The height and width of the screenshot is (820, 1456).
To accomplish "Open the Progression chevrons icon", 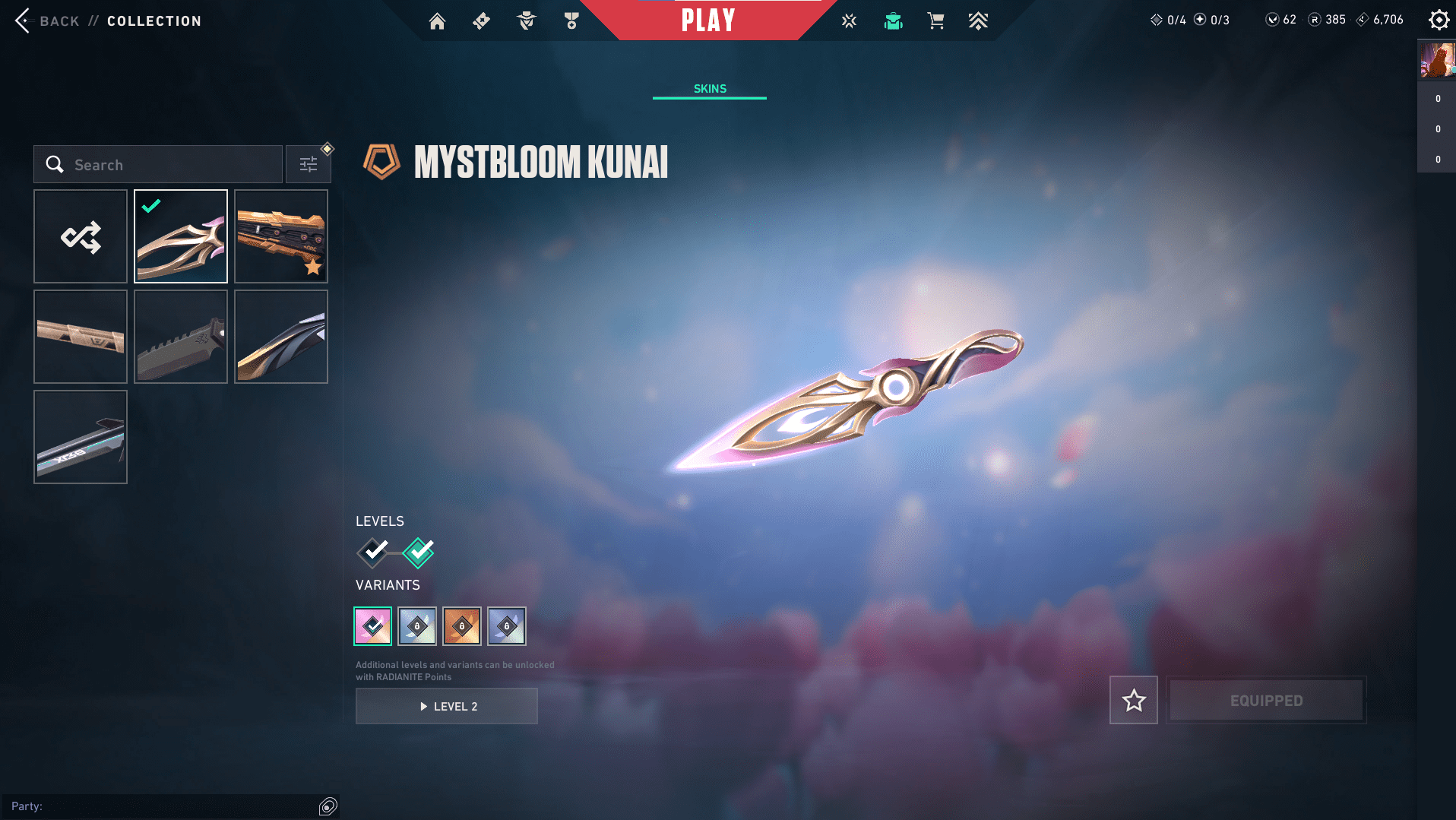I will point(979,21).
